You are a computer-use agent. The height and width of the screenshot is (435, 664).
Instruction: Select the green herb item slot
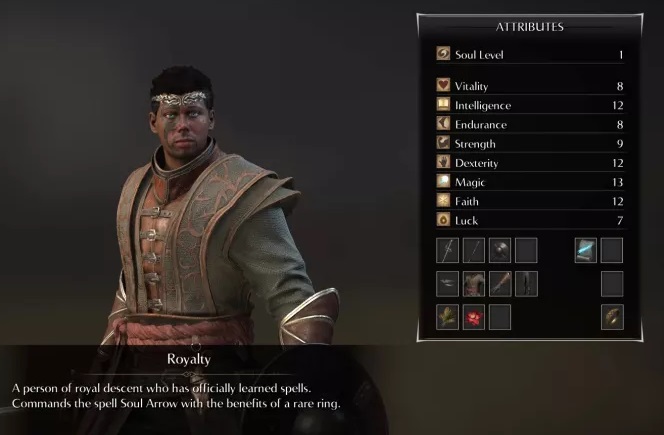[x=448, y=317]
